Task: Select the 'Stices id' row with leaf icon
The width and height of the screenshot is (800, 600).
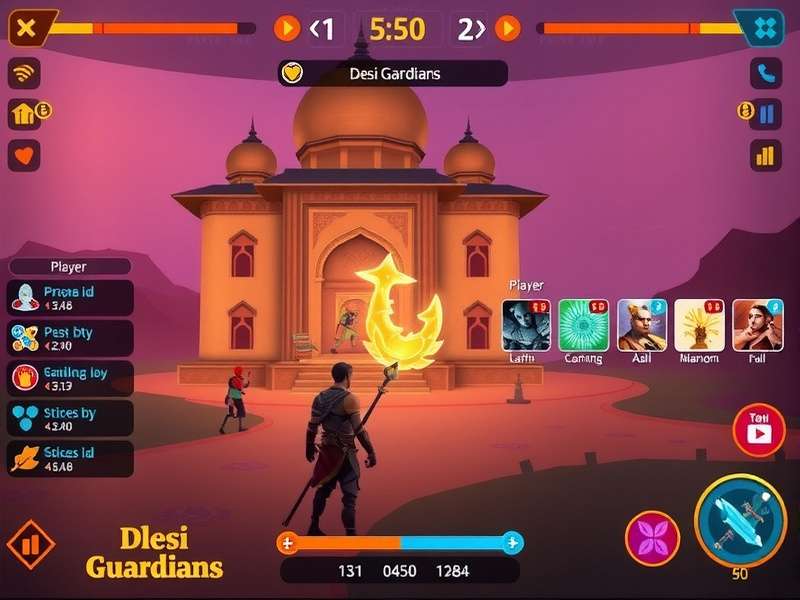Action: coord(70,459)
